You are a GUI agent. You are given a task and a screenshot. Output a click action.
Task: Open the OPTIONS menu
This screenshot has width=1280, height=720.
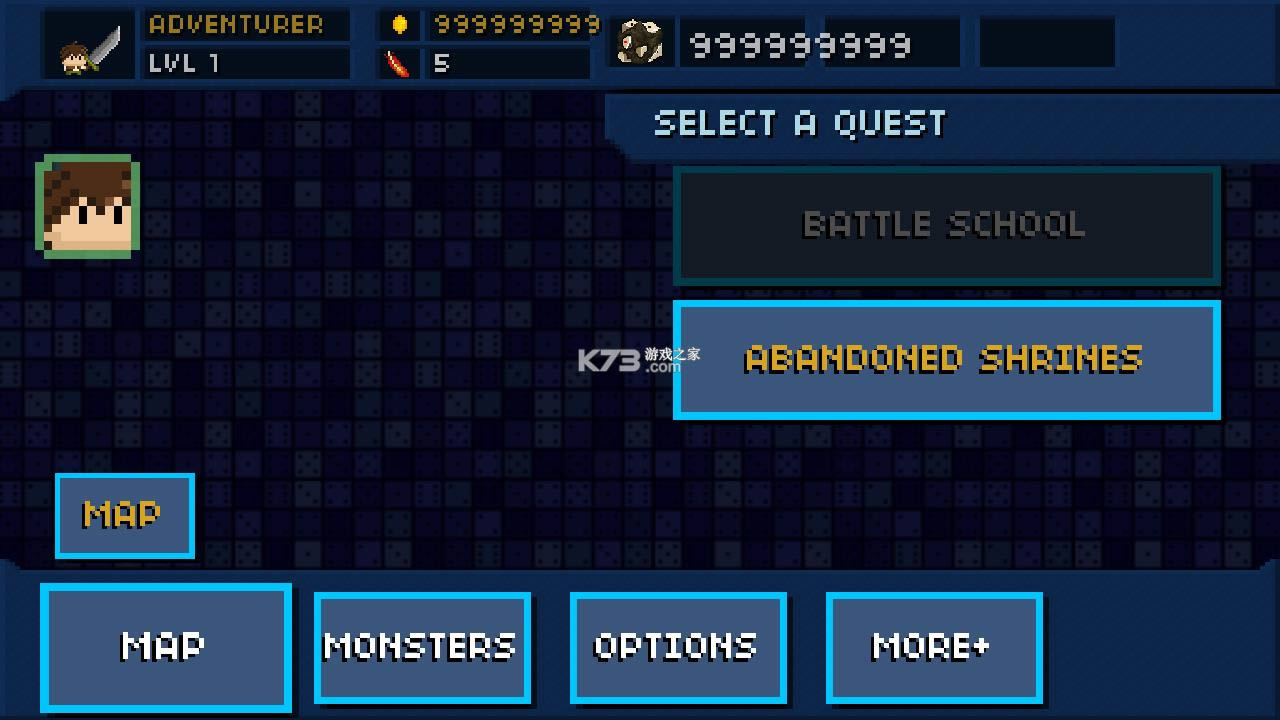click(x=678, y=647)
